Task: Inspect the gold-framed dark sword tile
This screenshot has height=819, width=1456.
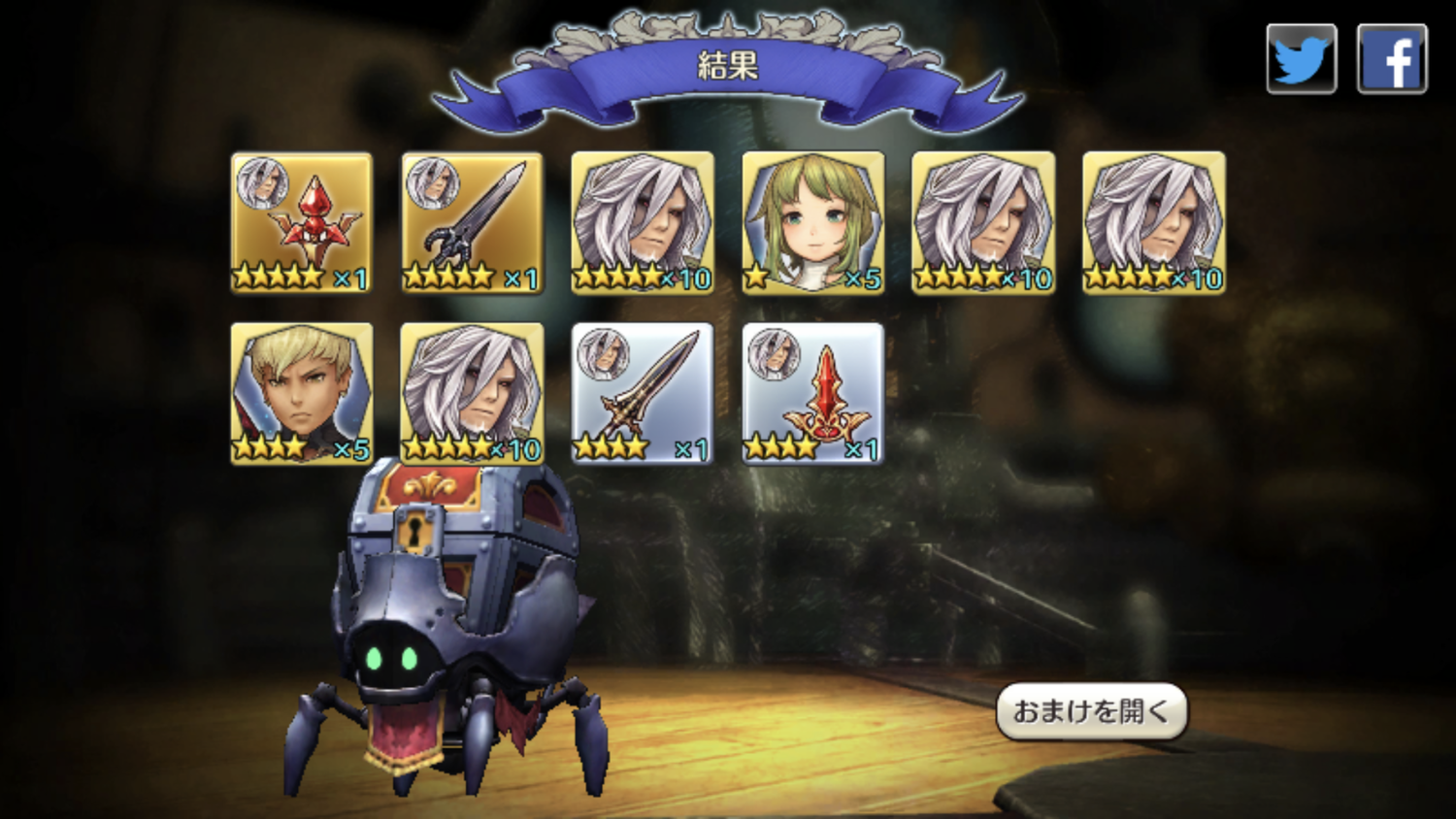Action: pos(472,222)
